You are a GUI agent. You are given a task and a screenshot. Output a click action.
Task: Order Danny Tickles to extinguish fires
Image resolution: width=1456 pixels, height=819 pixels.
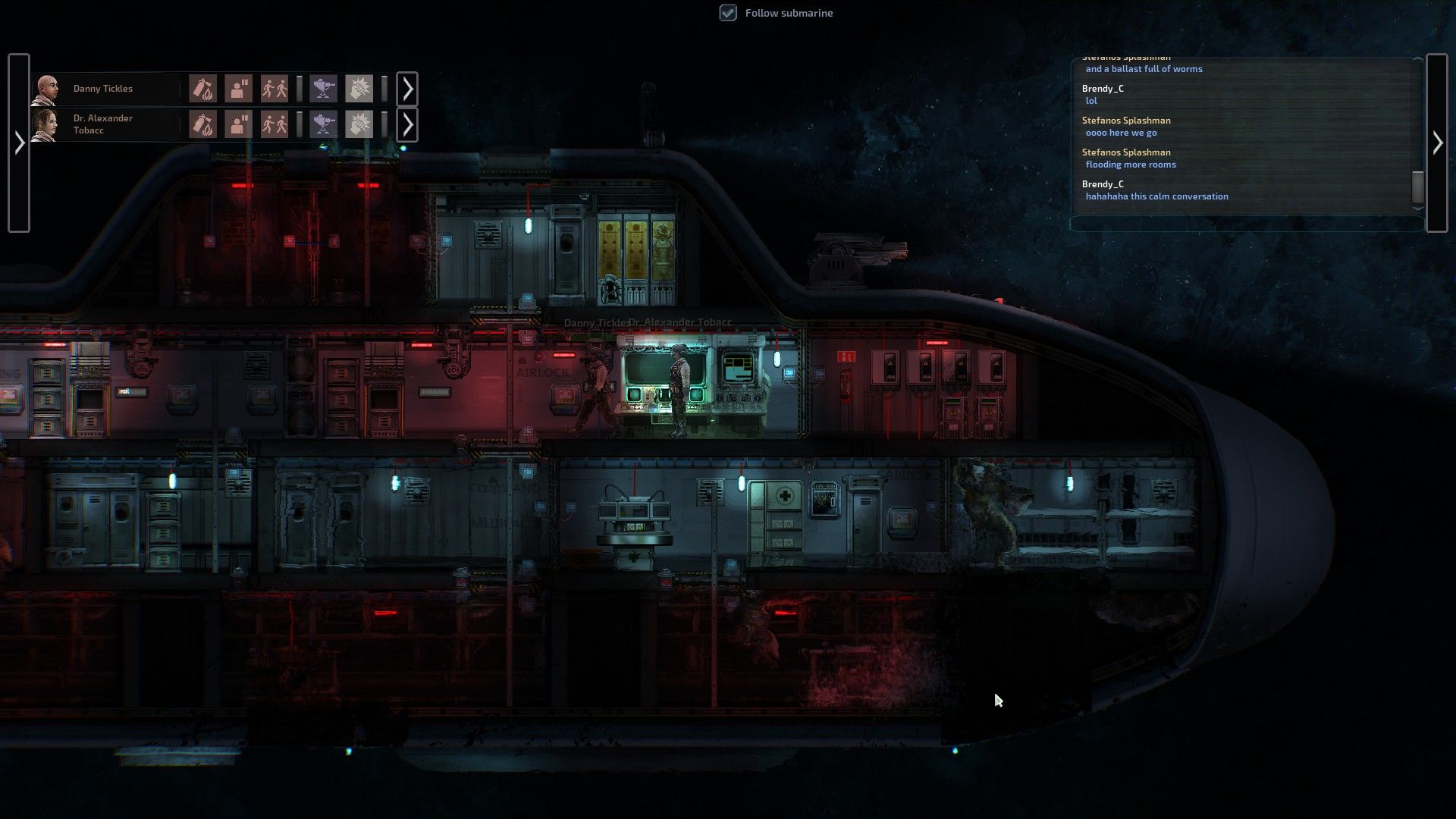point(202,89)
